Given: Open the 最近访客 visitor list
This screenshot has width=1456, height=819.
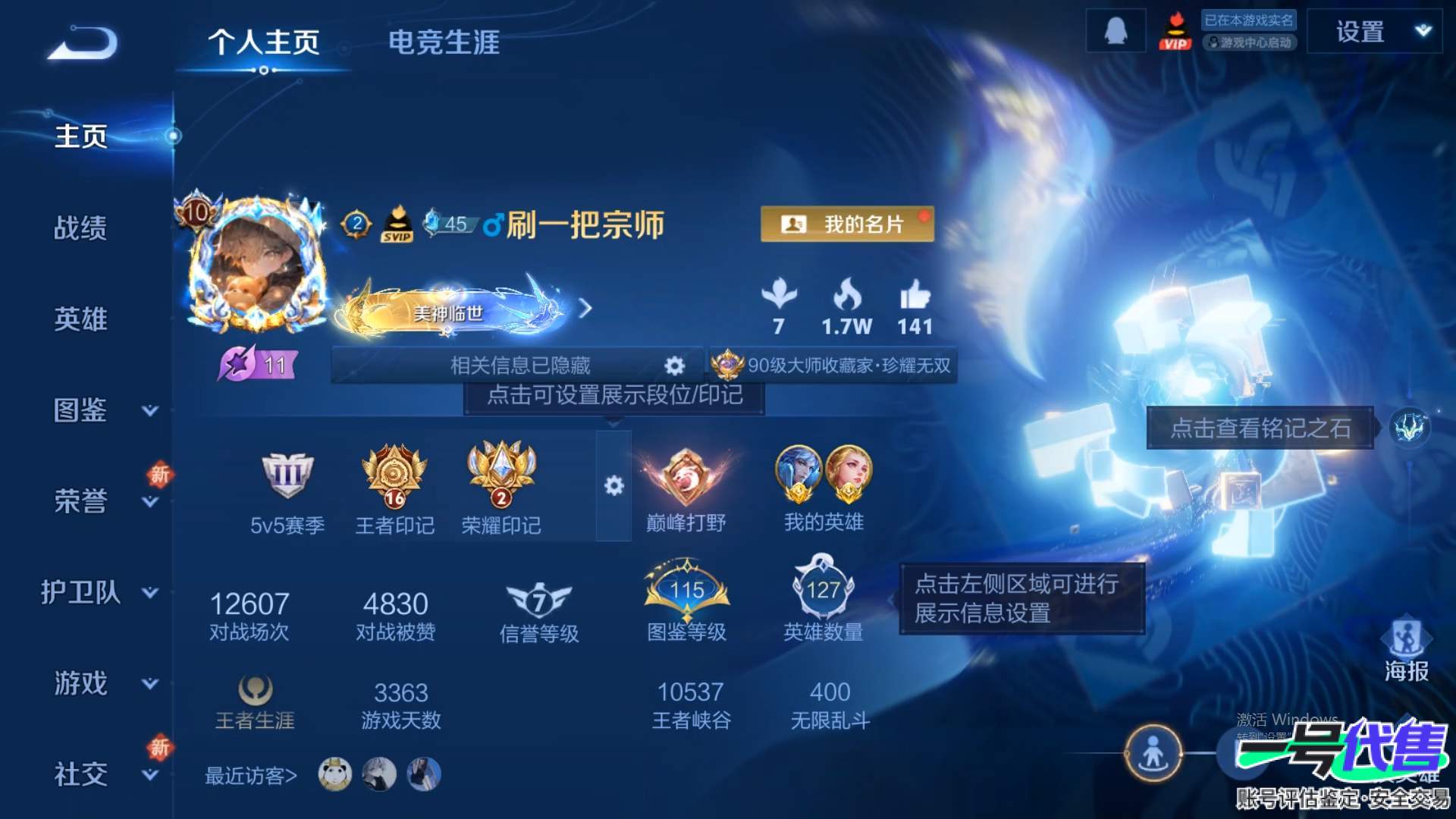Looking at the screenshot, I should [x=246, y=775].
